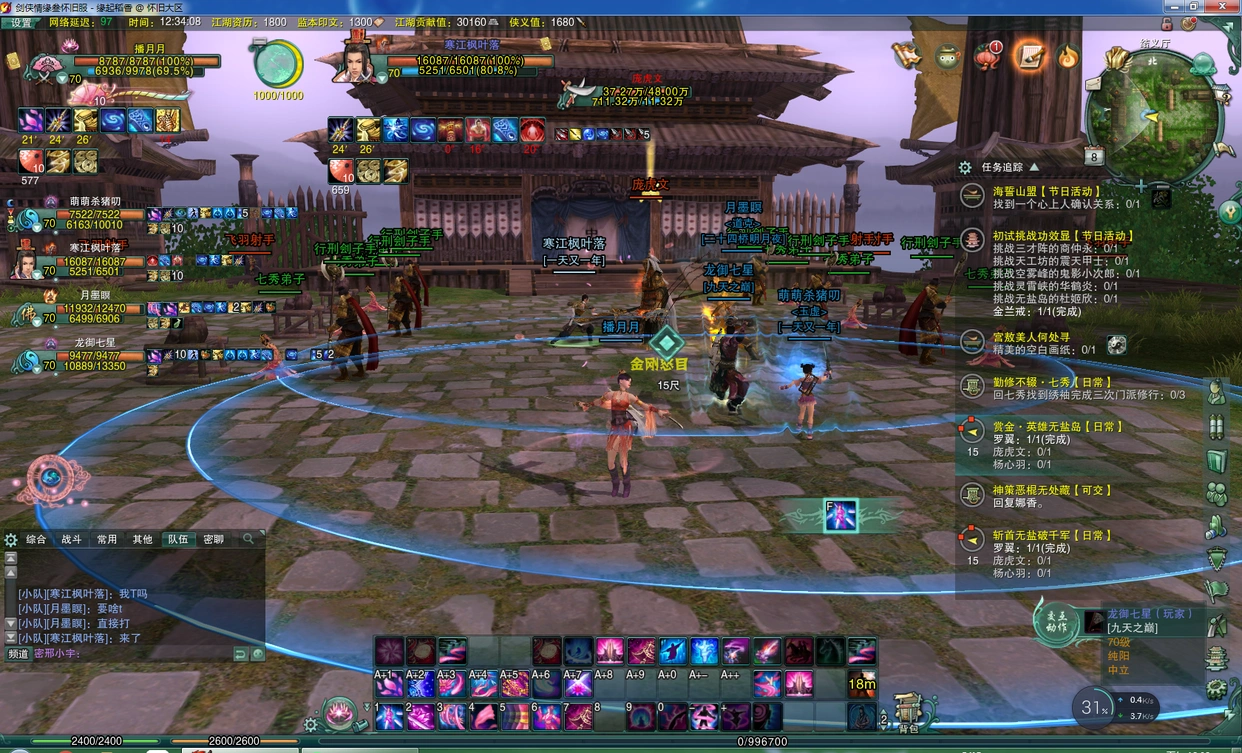This screenshot has width=1242, height=753.
Task: Use the skill in hotbar slot 1
Action: pyautogui.click(x=391, y=716)
